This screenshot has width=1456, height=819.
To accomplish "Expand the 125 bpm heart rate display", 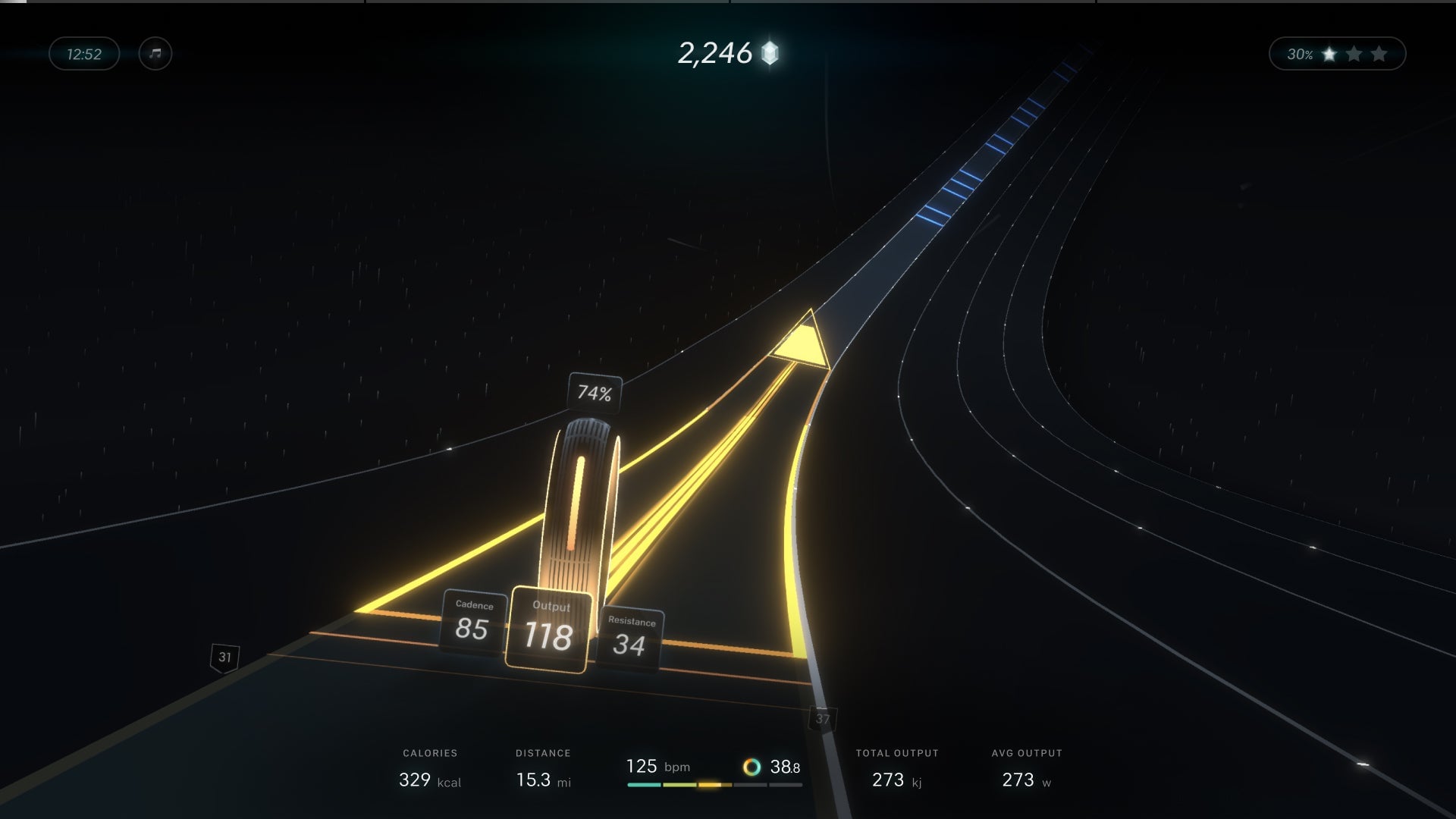I will (657, 767).
